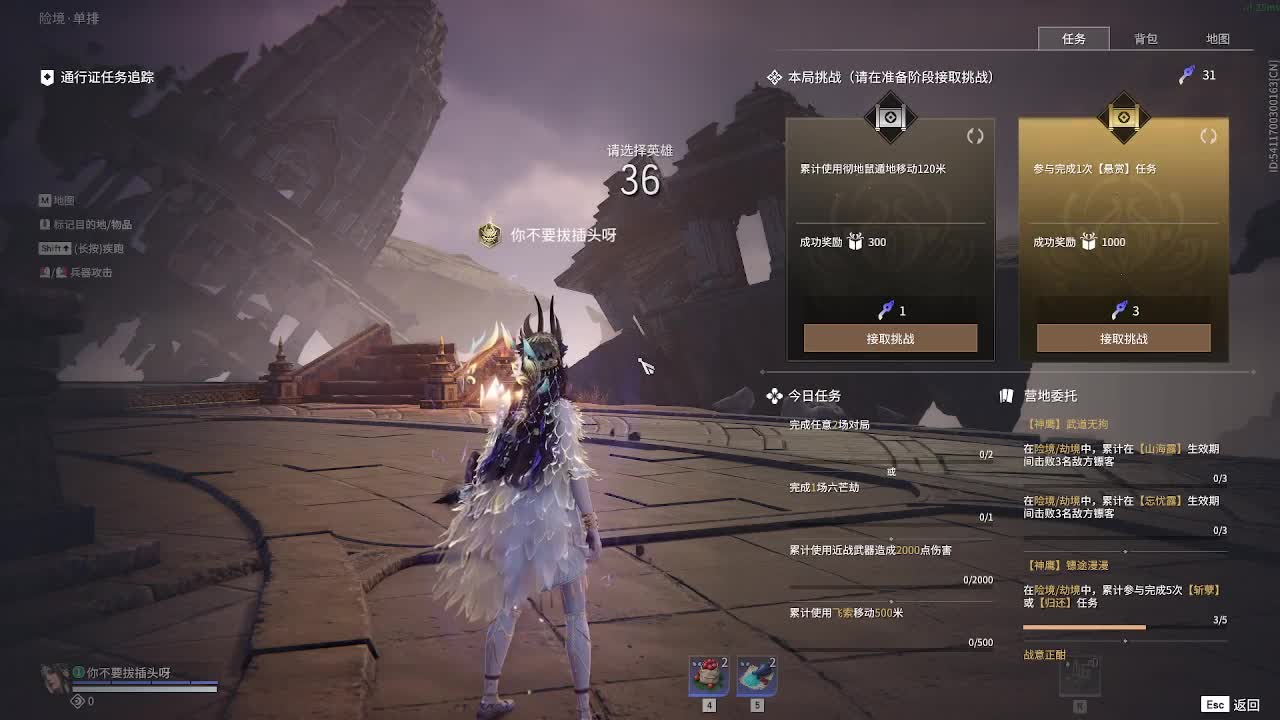Refresh the 120-meter movement challenge card
The height and width of the screenshot is (720, 1280).
(x=975, y=136)
